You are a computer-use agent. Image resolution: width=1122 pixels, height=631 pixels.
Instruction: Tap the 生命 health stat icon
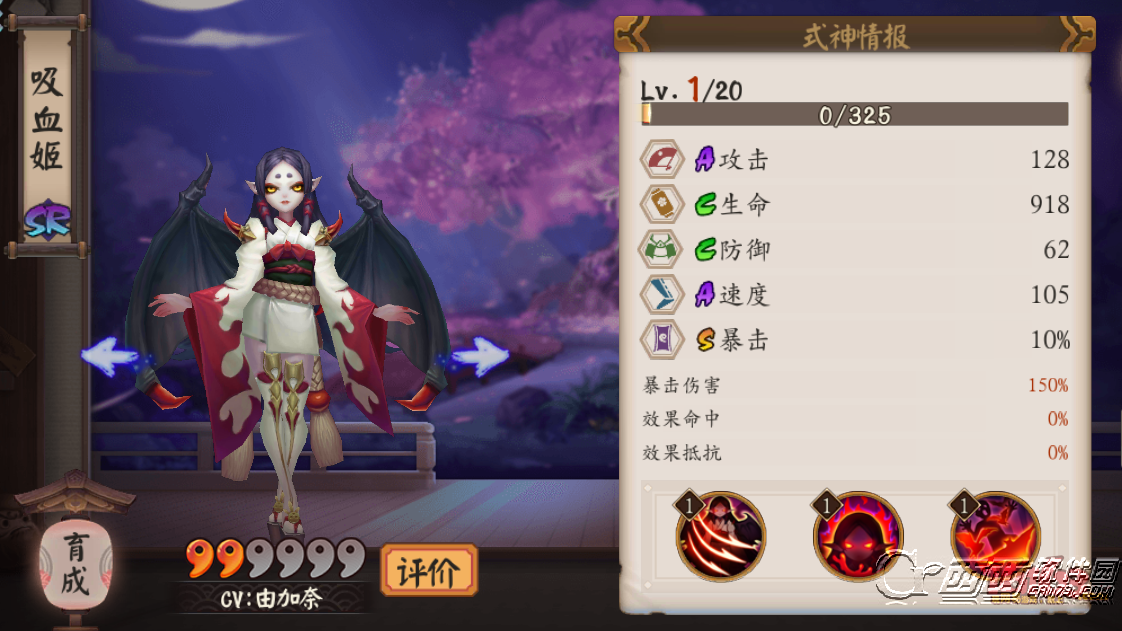662,205
